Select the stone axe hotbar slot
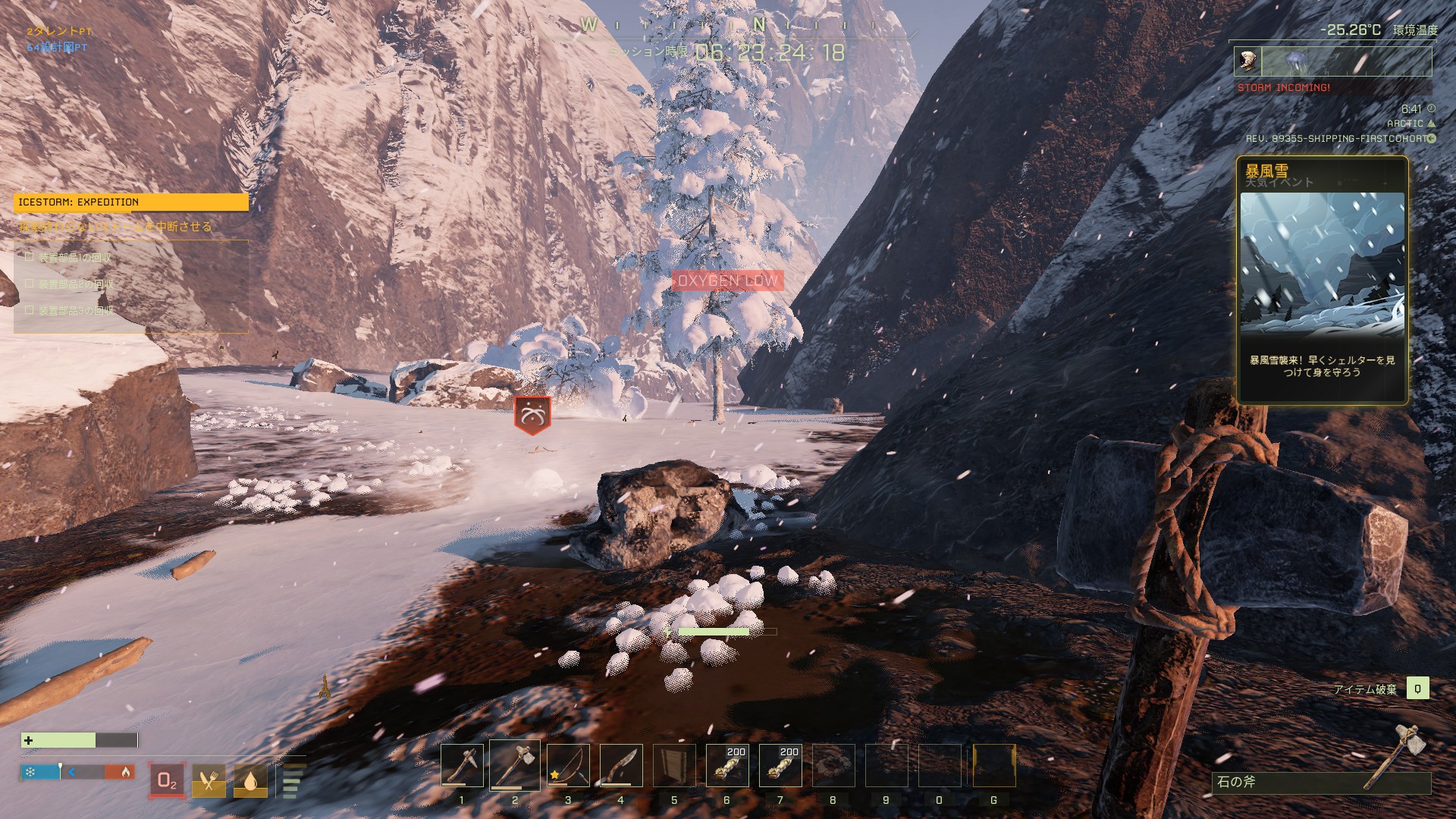Screen dimensions: 1456x819 click(x=515, y=765)
